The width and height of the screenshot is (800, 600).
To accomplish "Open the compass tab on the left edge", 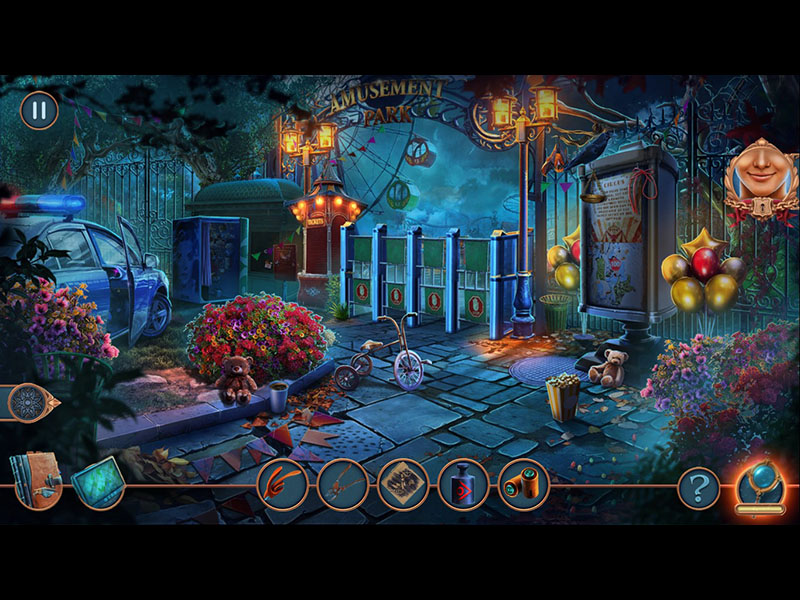I will 28,403.
